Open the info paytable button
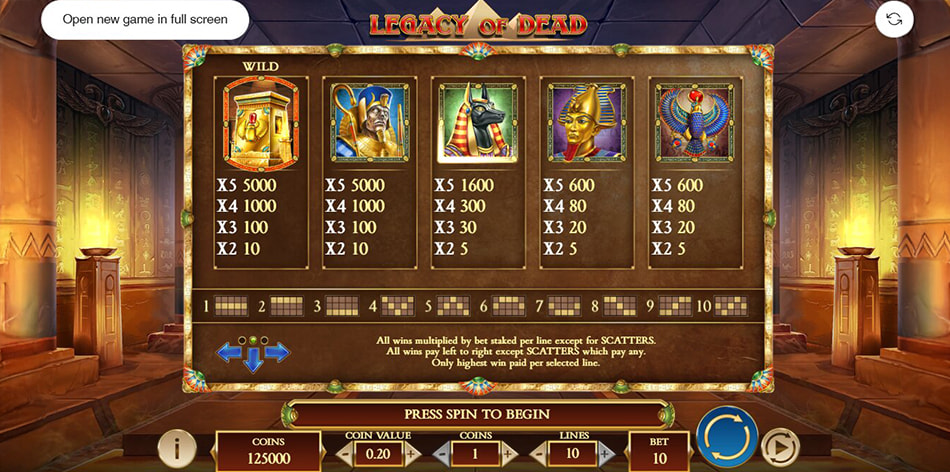 coord(176,447)
